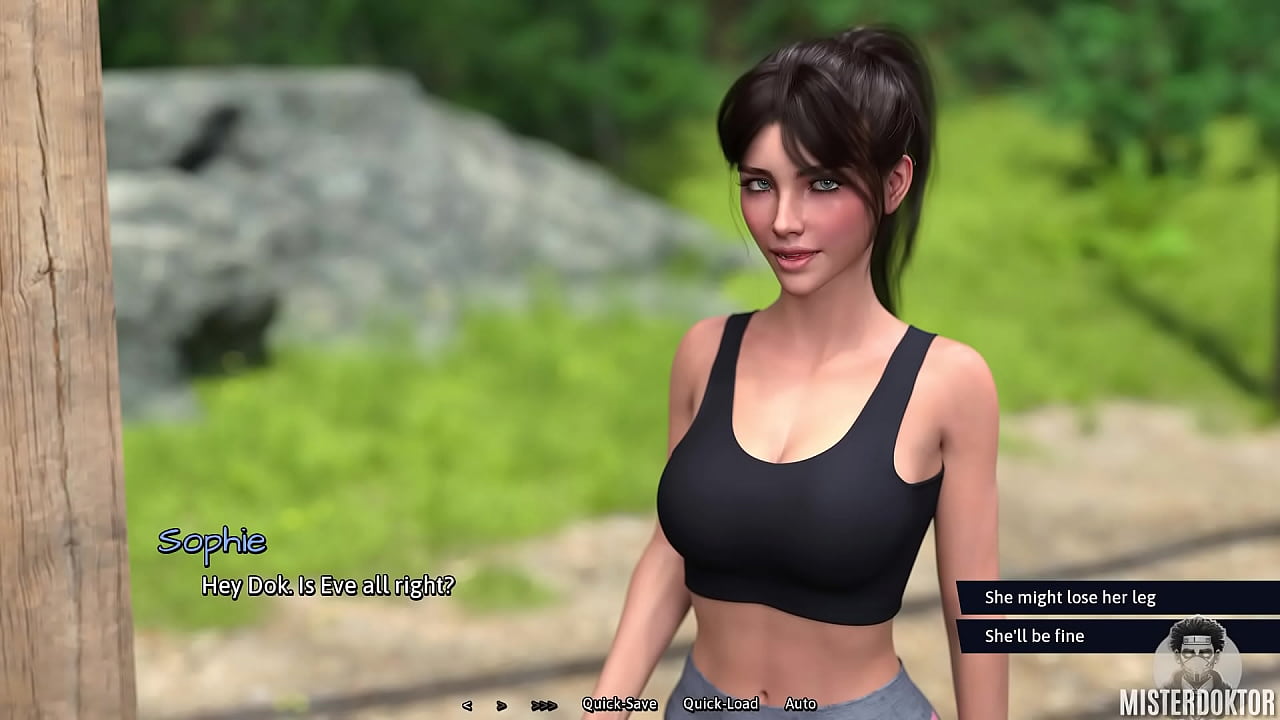Fast-forward the scene using the skip arrows

coord(546,703)
